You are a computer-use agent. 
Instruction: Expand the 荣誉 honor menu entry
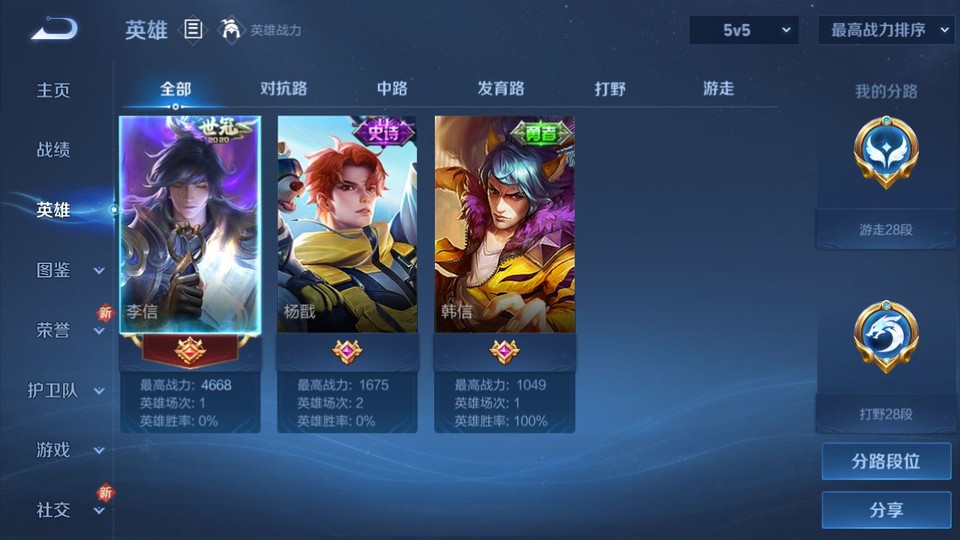click(x=66, y=330)
